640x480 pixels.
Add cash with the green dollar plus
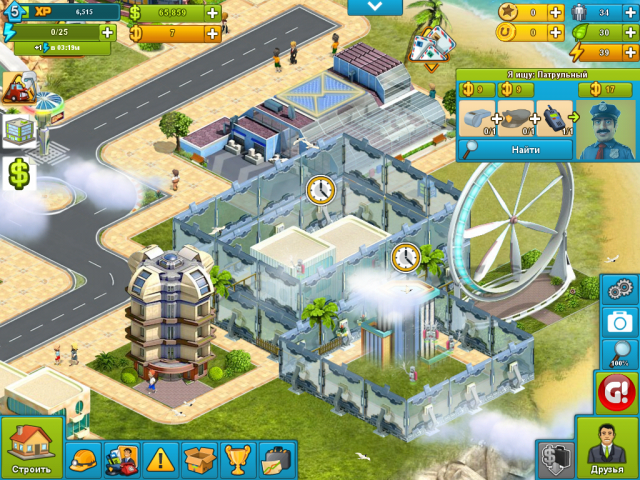(x=212, y=13)
